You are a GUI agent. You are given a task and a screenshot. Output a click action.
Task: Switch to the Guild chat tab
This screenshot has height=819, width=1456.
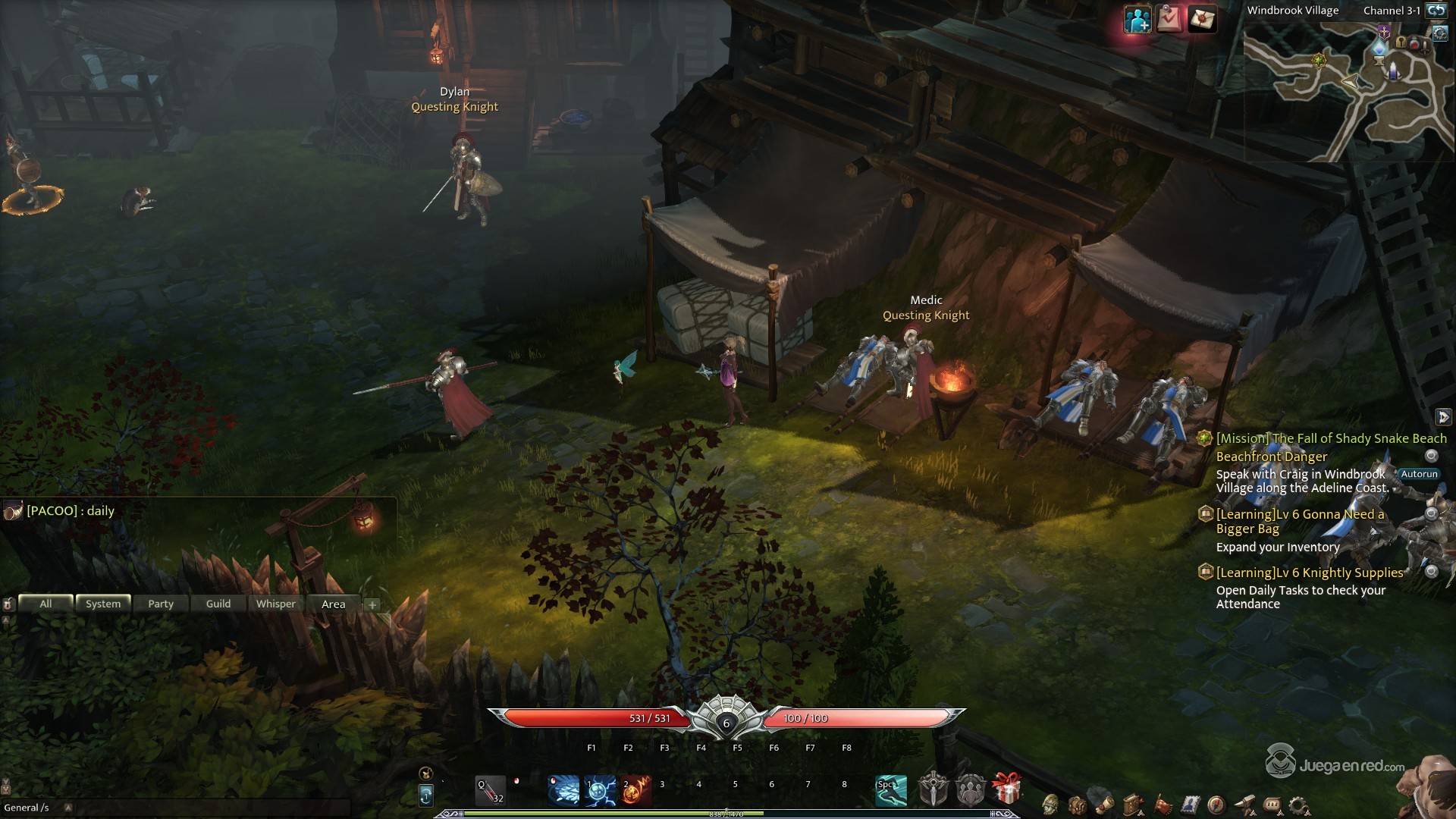218,604
